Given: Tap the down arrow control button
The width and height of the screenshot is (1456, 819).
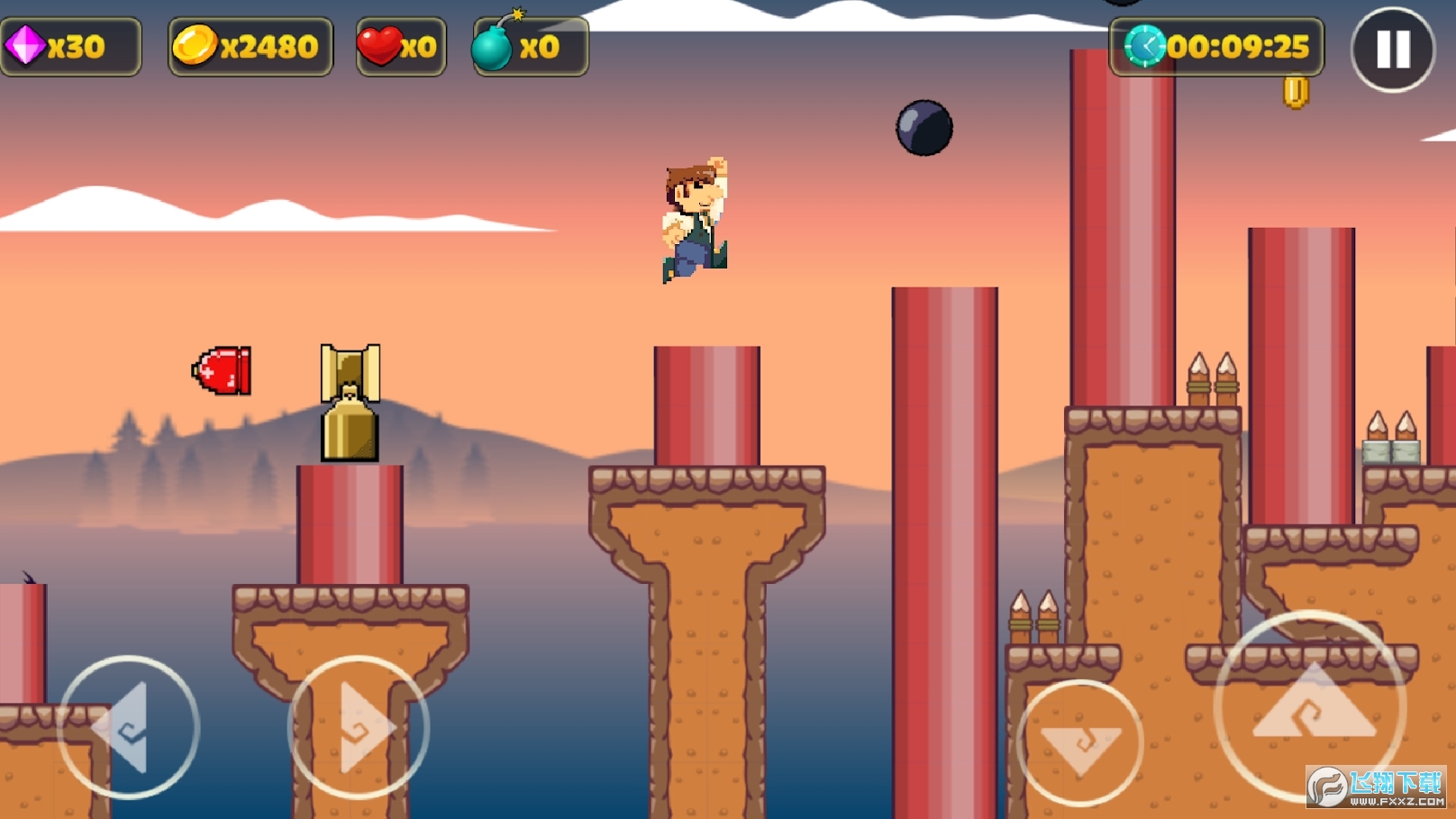Looking at the screenshot, I should pos(1080,743).
